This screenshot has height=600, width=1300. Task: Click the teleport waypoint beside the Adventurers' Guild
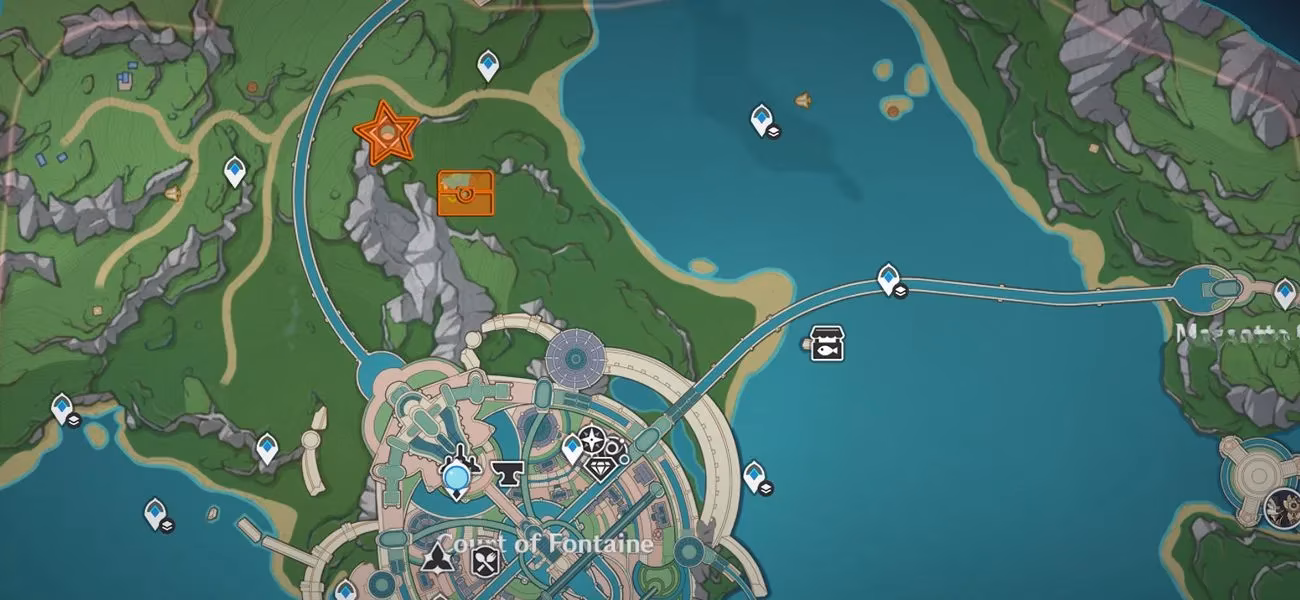tap(571, 449)
